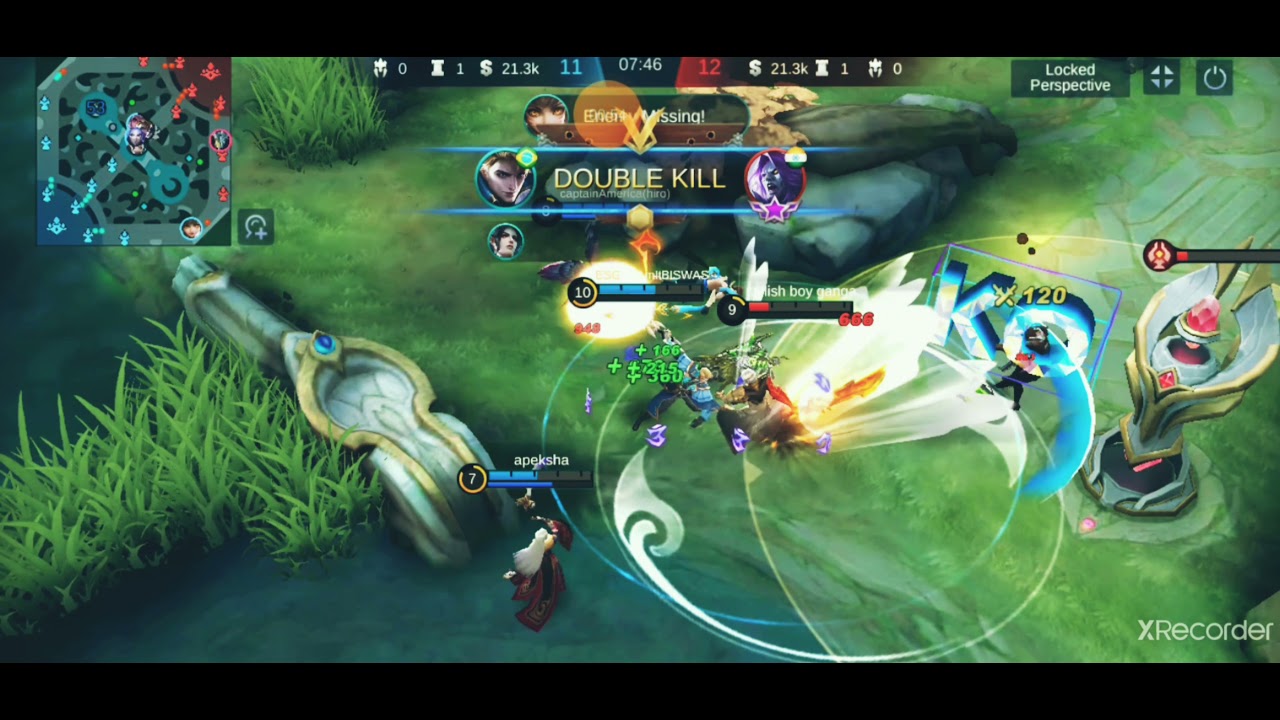Toggle the Locked Perspective button
This screenshot has width=1280, height=720.
tap(1070, 78)
